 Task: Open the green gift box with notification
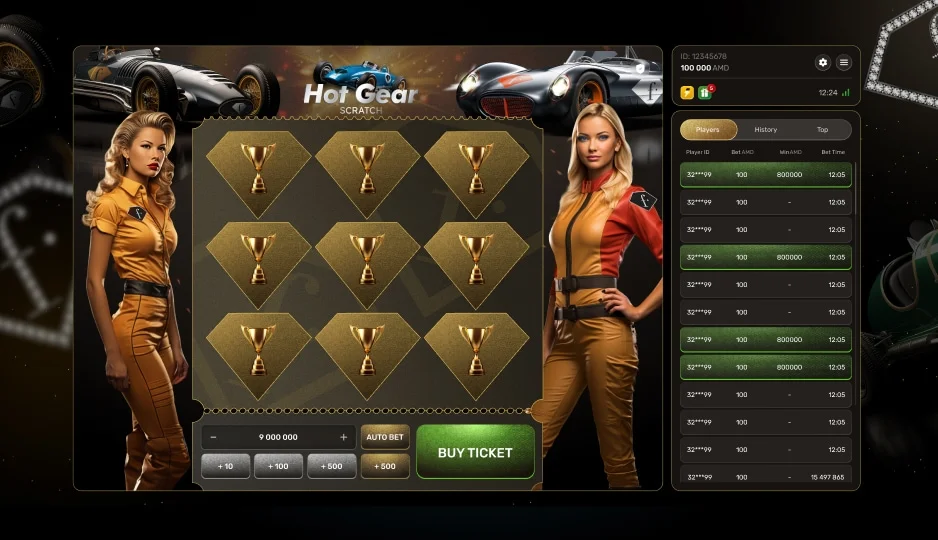tap(705, 92)
